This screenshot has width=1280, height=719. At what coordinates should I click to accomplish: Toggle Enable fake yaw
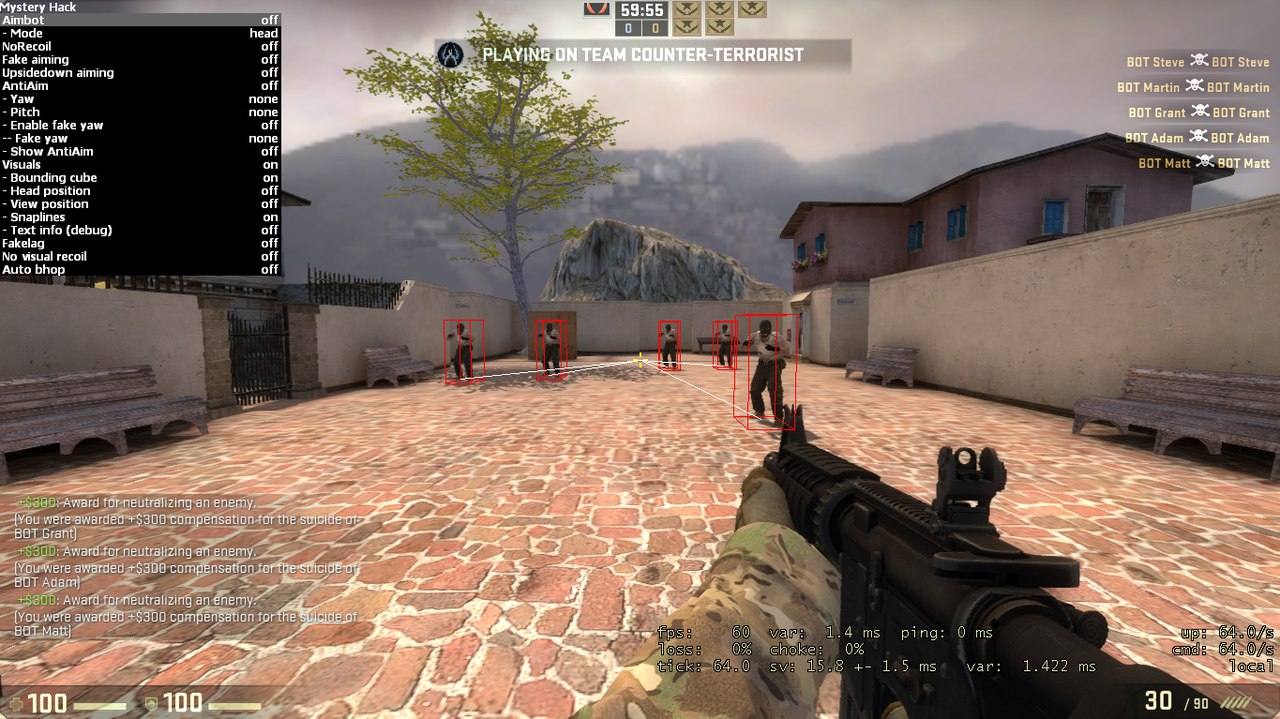tap(140, 125)
